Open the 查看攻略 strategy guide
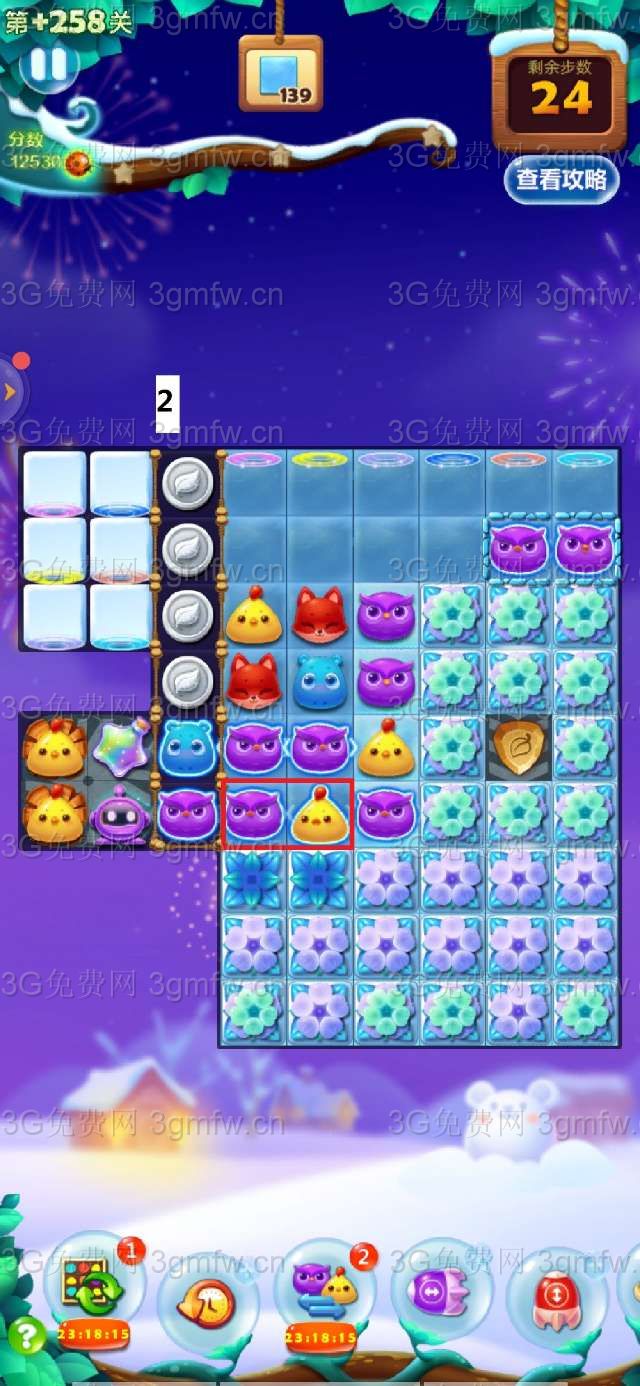Image resolution: width=640 pixels, height=1386 pixels. (x=561, y=179)
